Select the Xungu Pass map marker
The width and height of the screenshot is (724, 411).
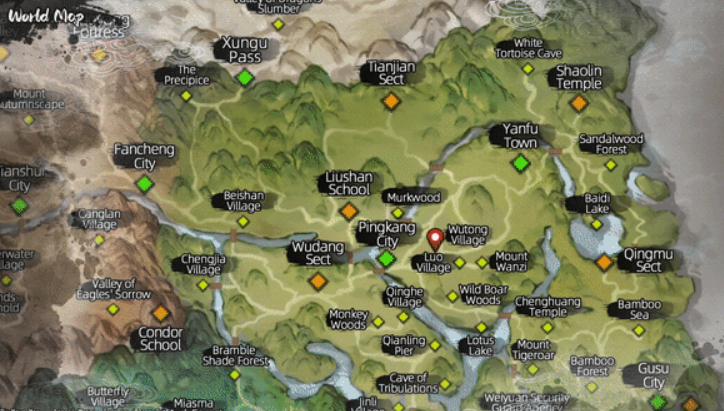(x=245, y=78)
